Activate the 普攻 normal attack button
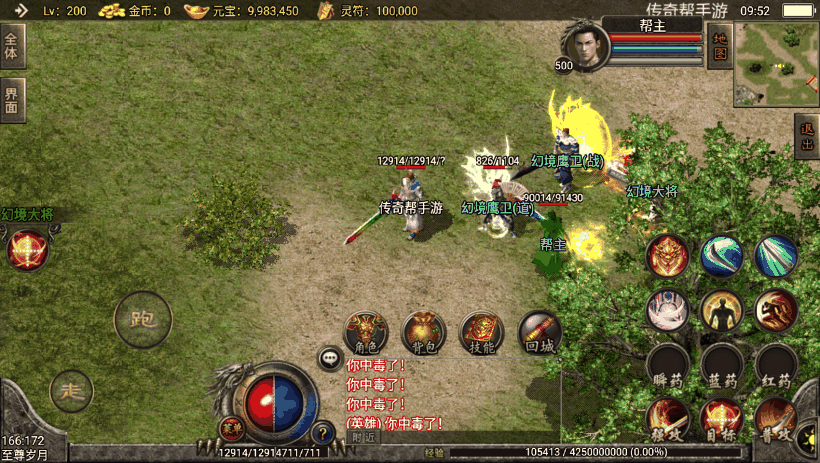Viewport: 820px width, 463px height. coord(775,418)
